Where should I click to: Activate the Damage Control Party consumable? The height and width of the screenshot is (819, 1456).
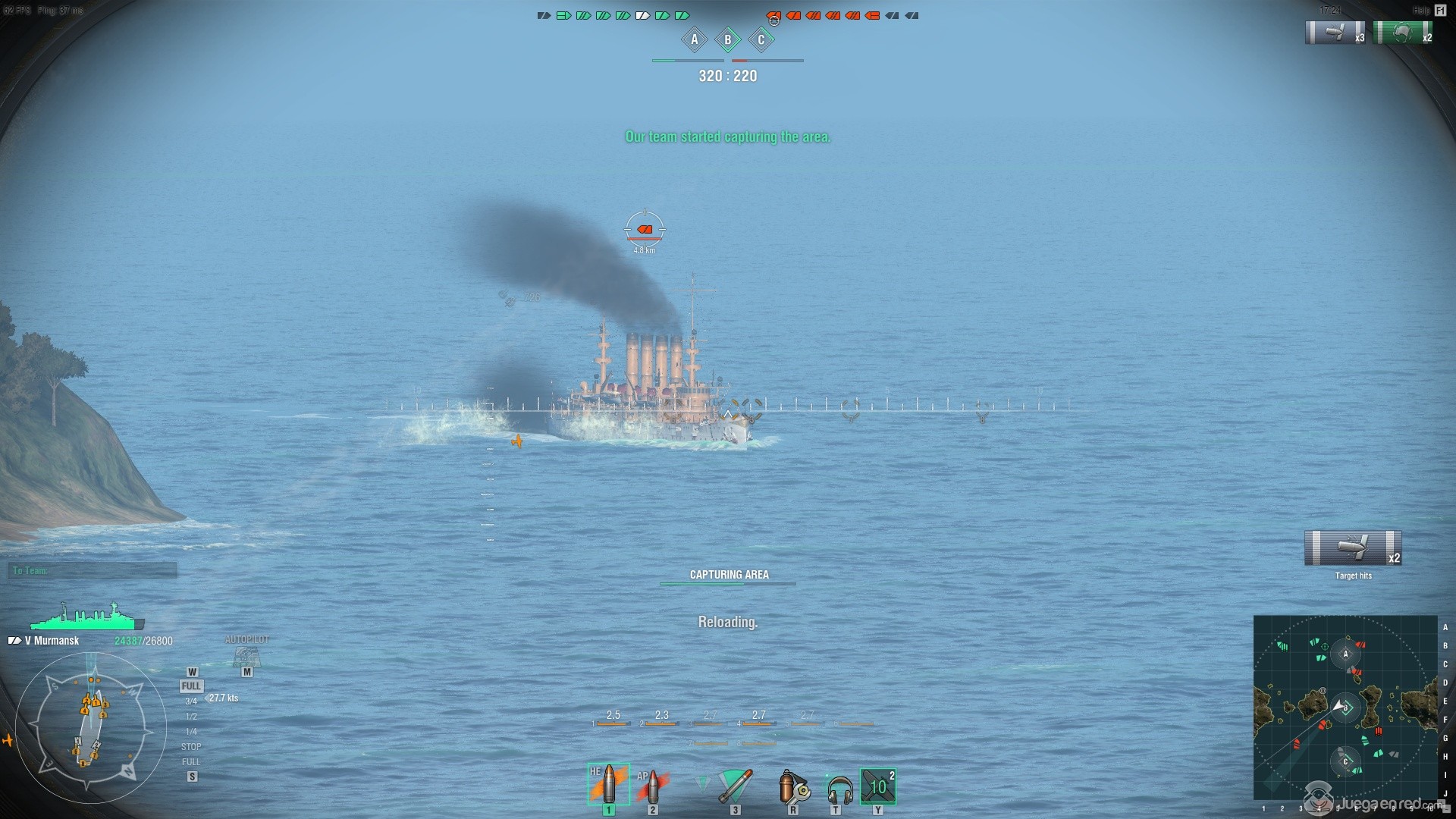coord(793,787)
